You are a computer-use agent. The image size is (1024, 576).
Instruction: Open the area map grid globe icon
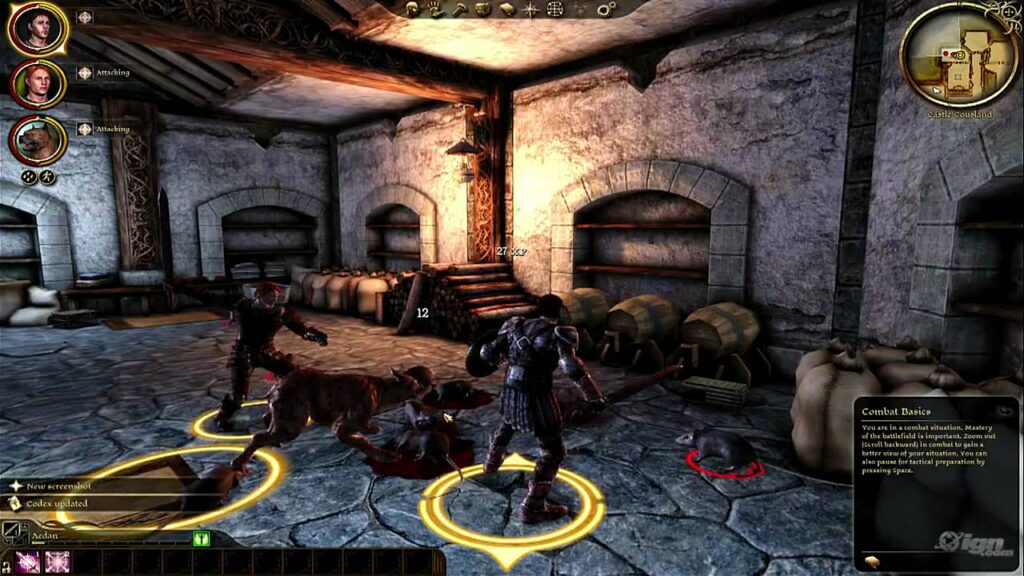[x=555, y=9]
